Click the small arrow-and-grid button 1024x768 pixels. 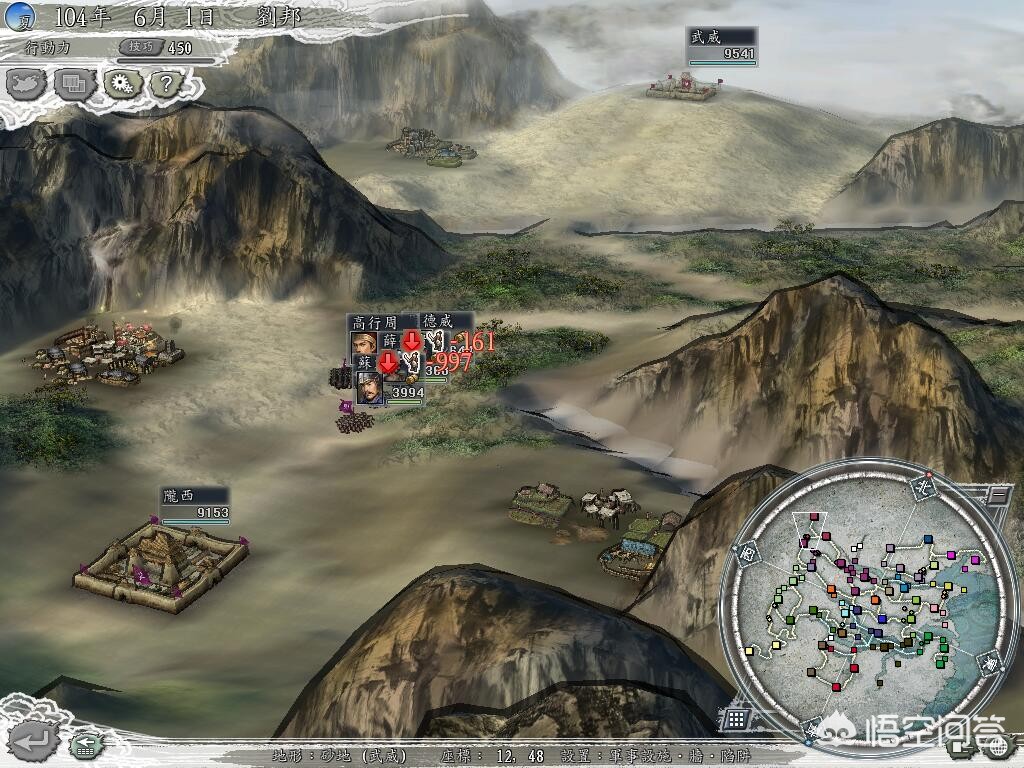pyautogui.click(x=85, y=745)
